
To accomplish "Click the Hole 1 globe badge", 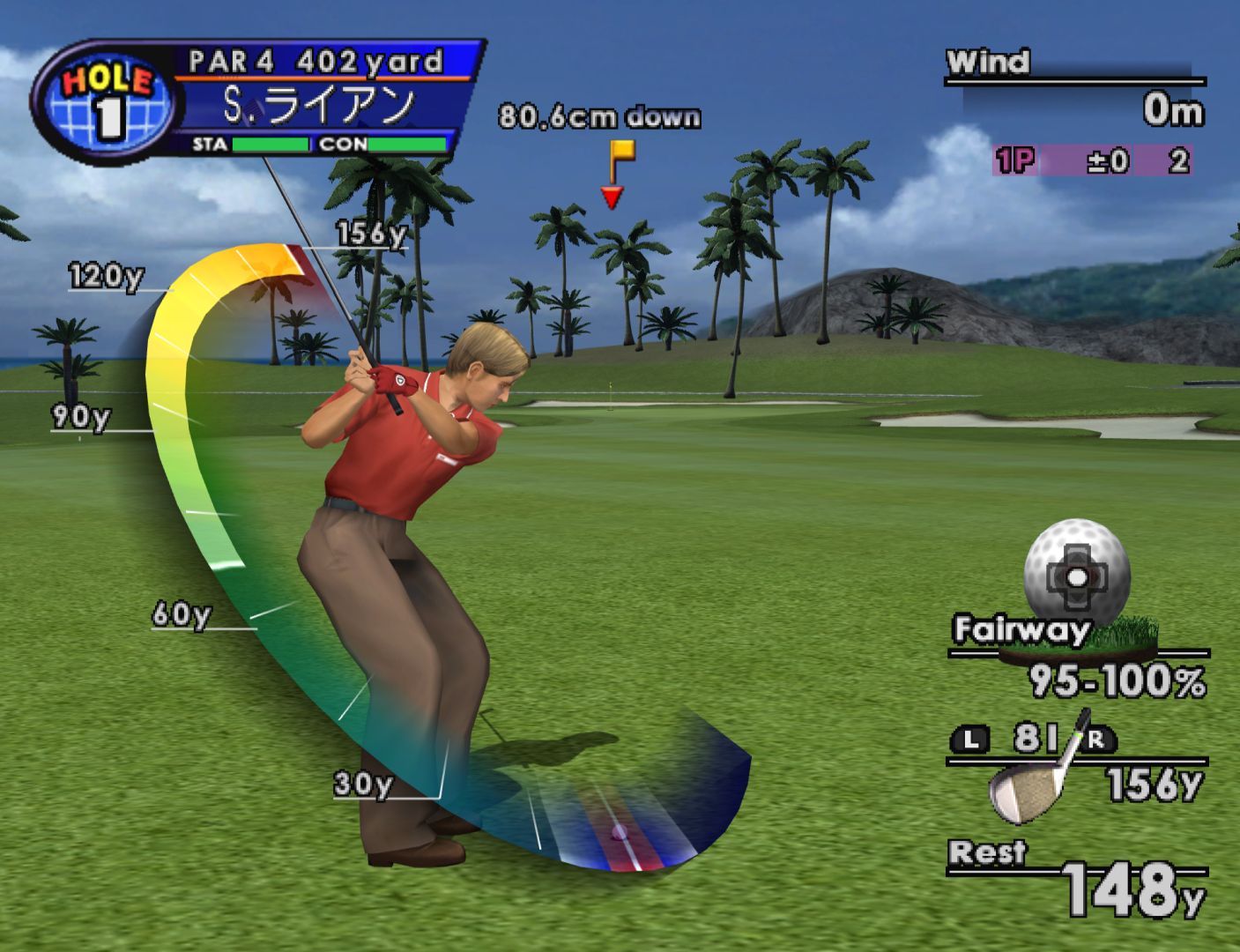I will pyautogui.click(x=108, y=102).
